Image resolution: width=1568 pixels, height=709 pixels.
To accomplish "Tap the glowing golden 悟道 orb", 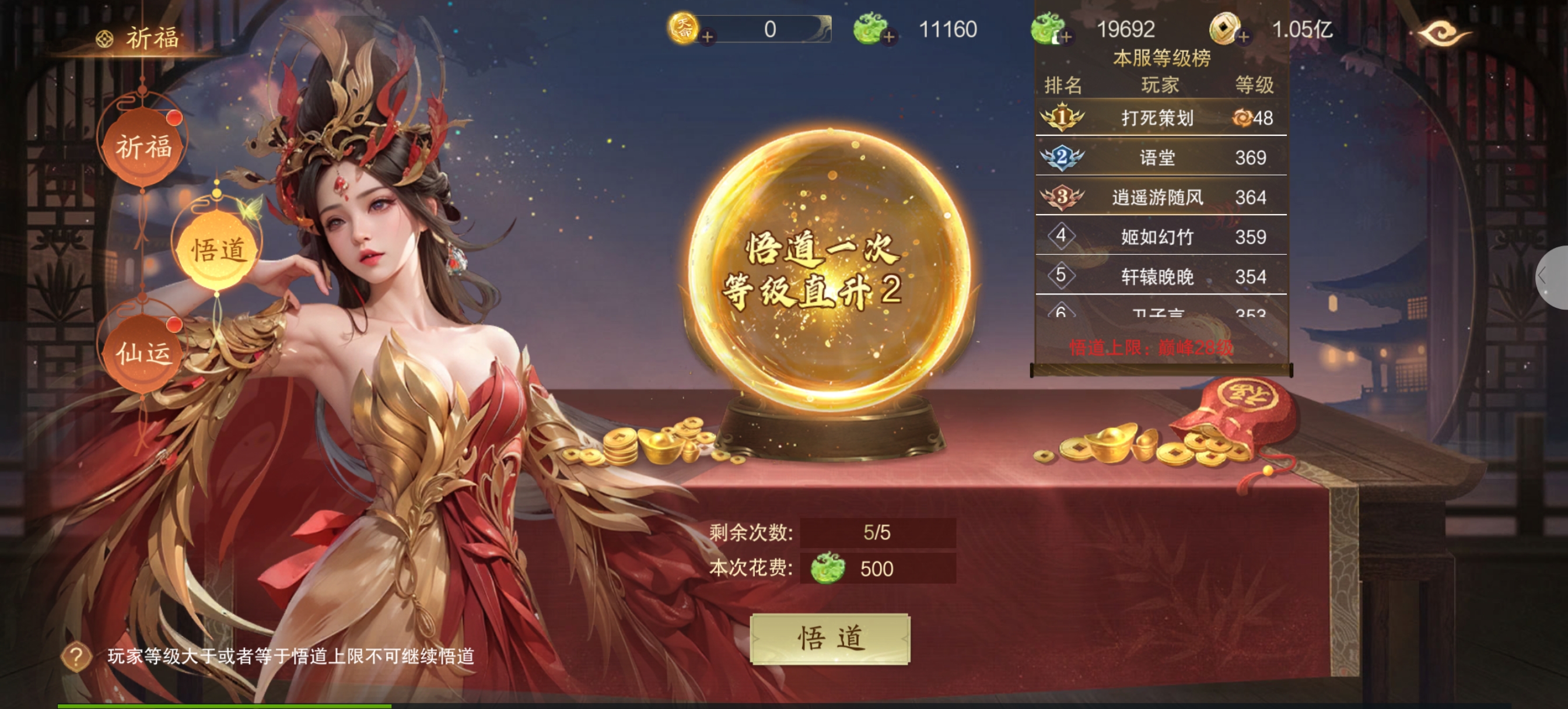I will point(829,268).
